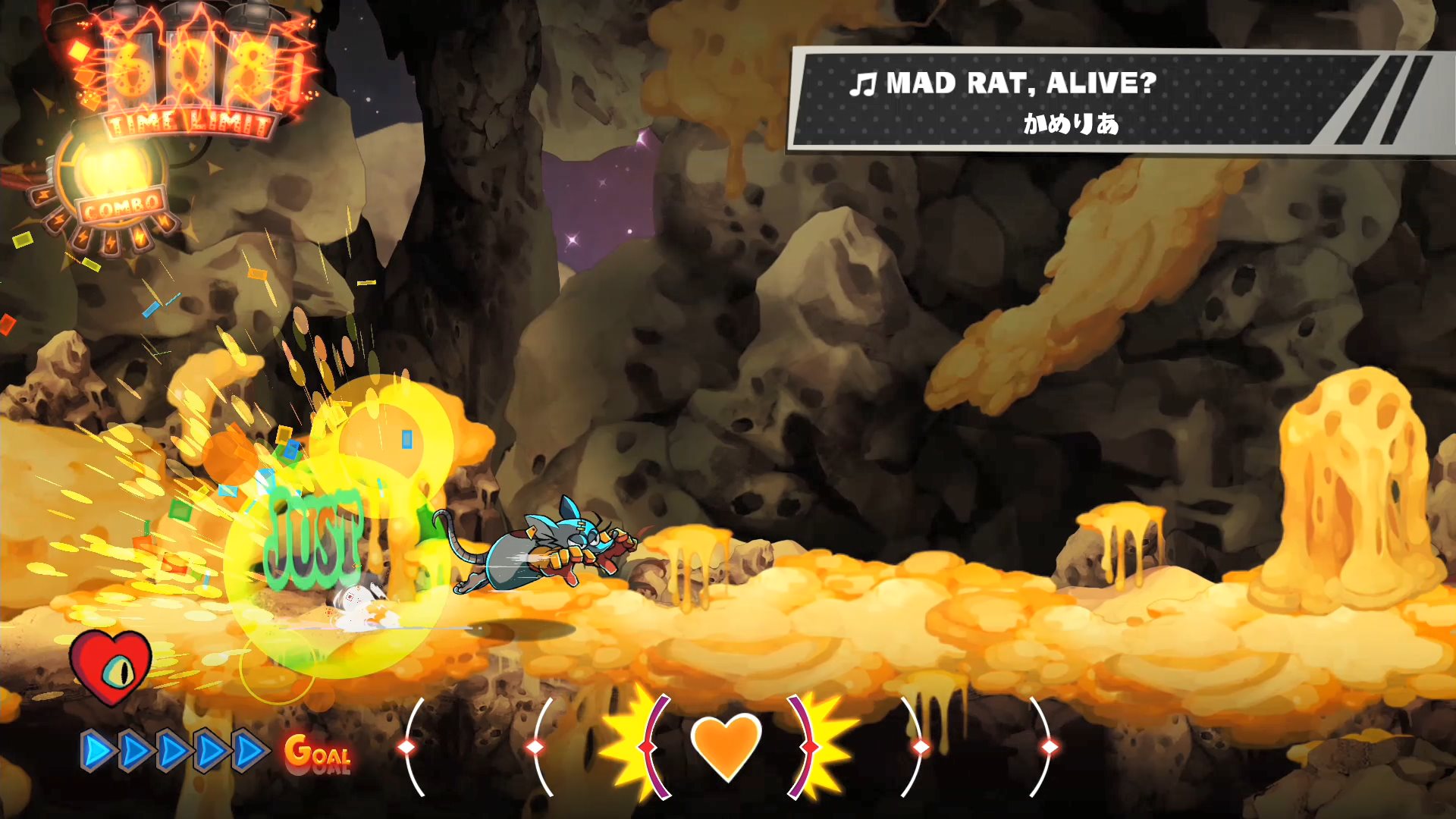
Task: Click the Goal progress marker
Action: point(318,753)
